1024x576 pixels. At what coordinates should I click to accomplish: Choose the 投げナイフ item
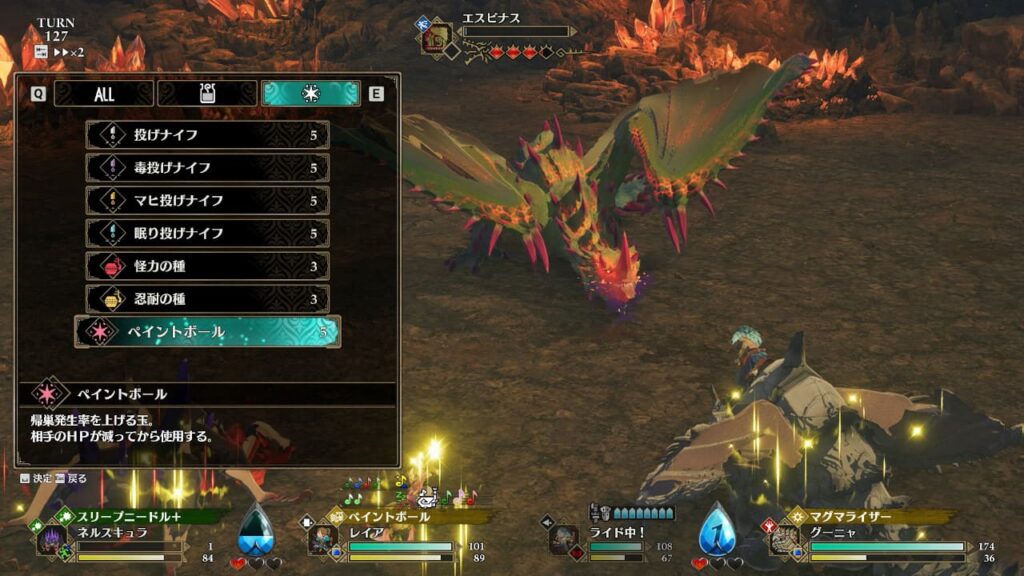(x=208, y=135)
